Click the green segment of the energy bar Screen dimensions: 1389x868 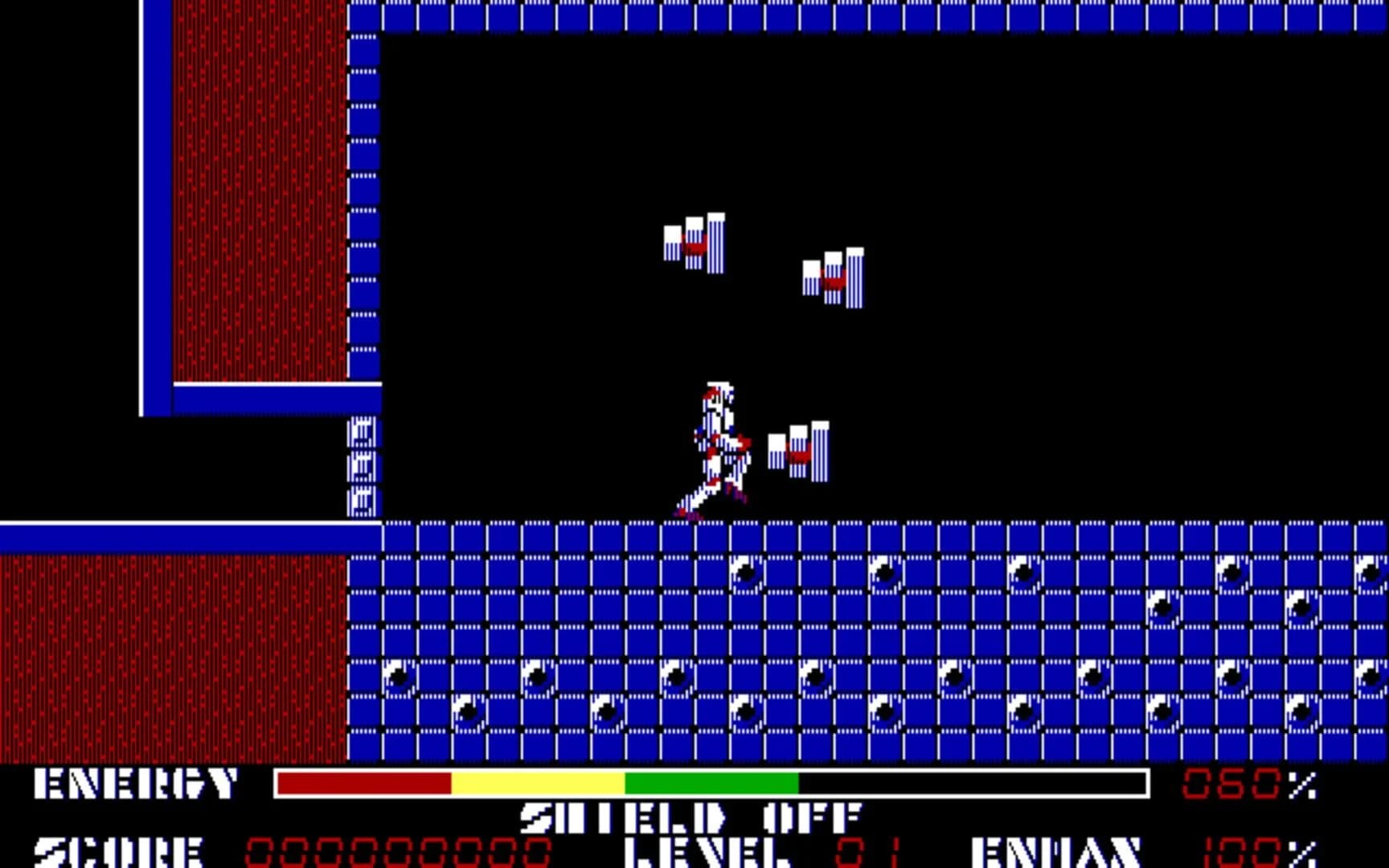[x=711, y=785]
